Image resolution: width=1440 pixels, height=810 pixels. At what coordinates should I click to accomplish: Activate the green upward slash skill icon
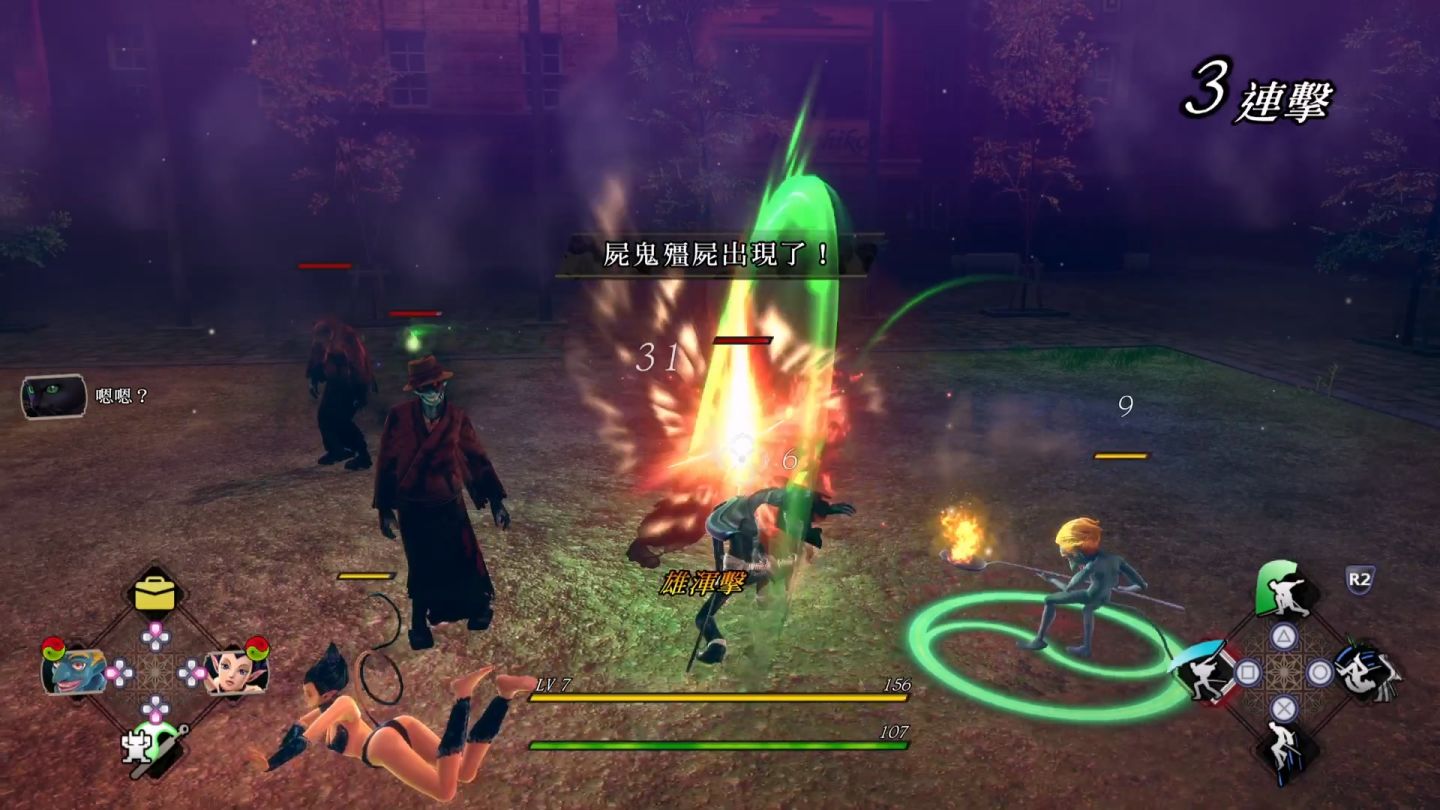point(1284,592)
